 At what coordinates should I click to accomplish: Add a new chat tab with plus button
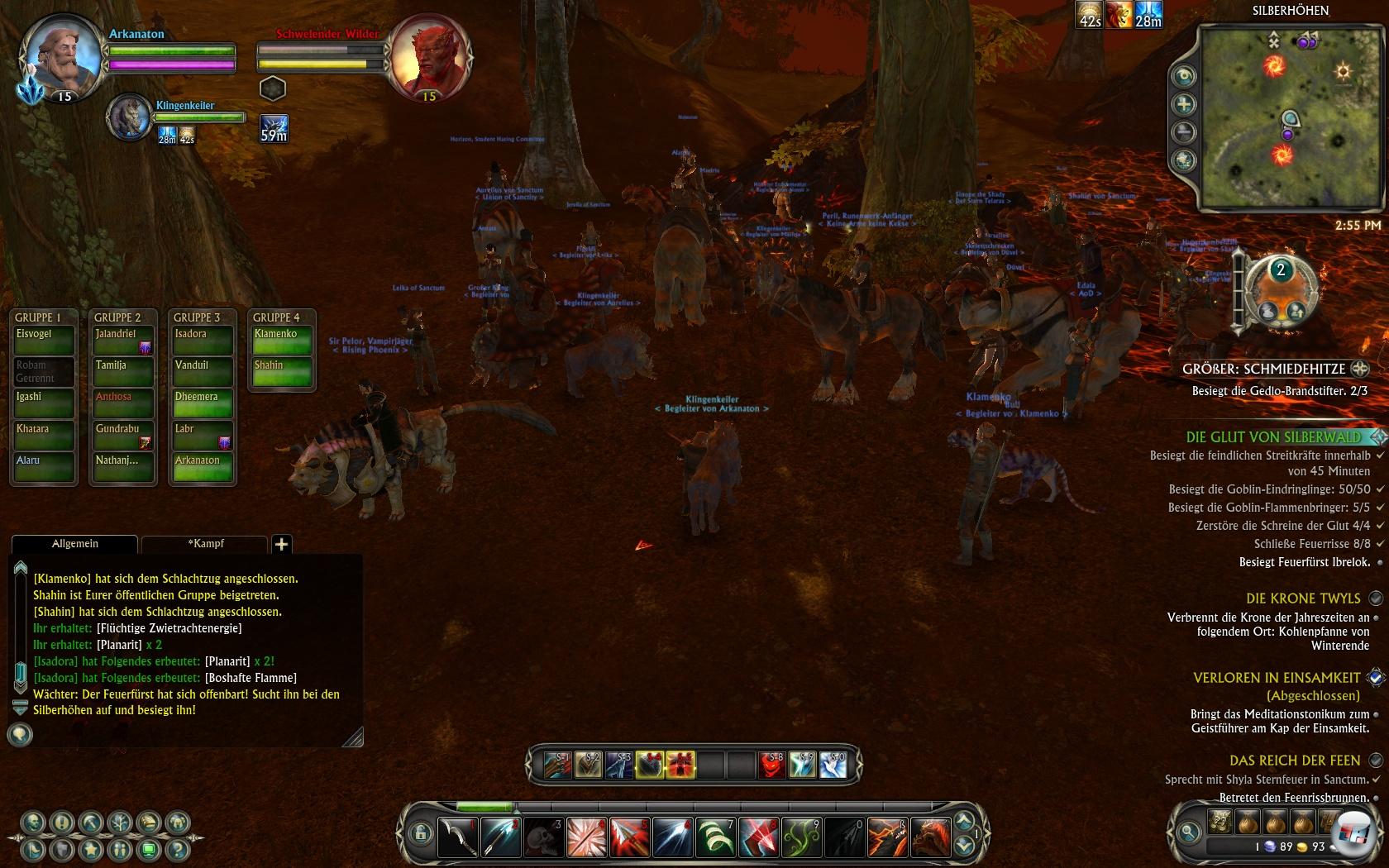[x=281, y=544]
